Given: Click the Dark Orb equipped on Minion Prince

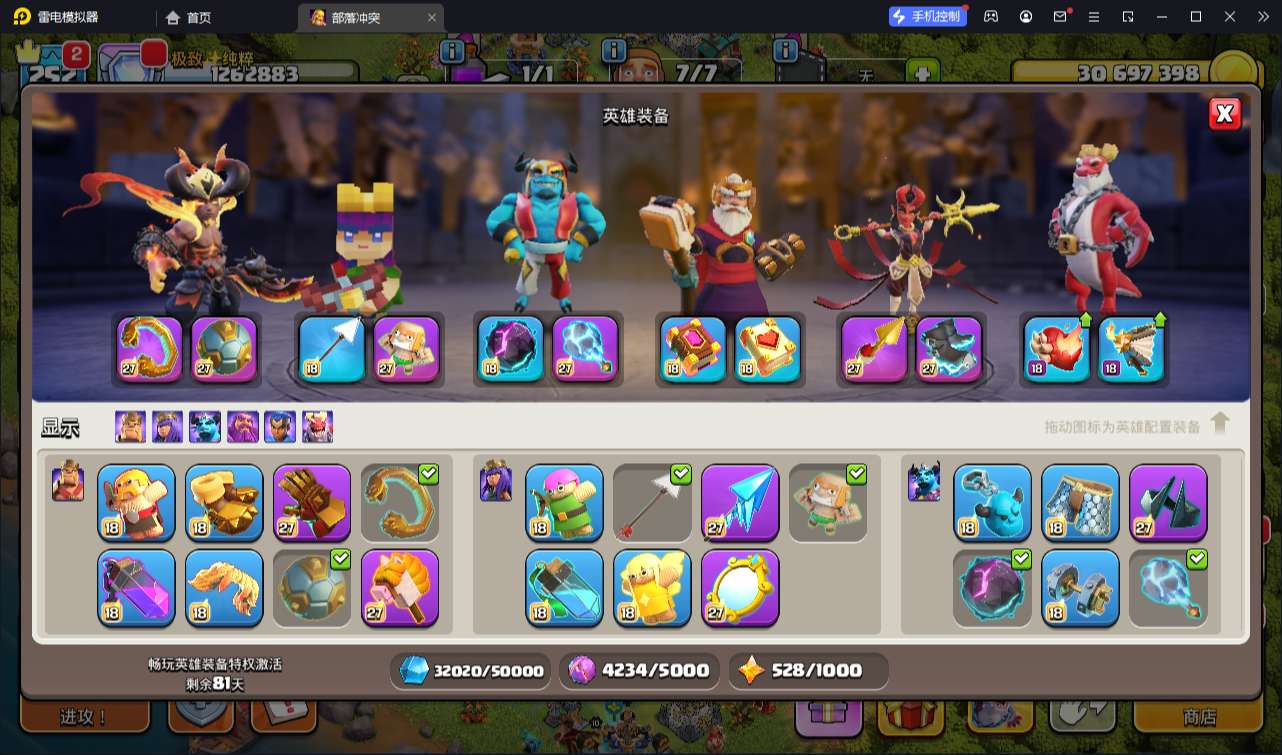Looking at the screenshot, I should point(510,349).
